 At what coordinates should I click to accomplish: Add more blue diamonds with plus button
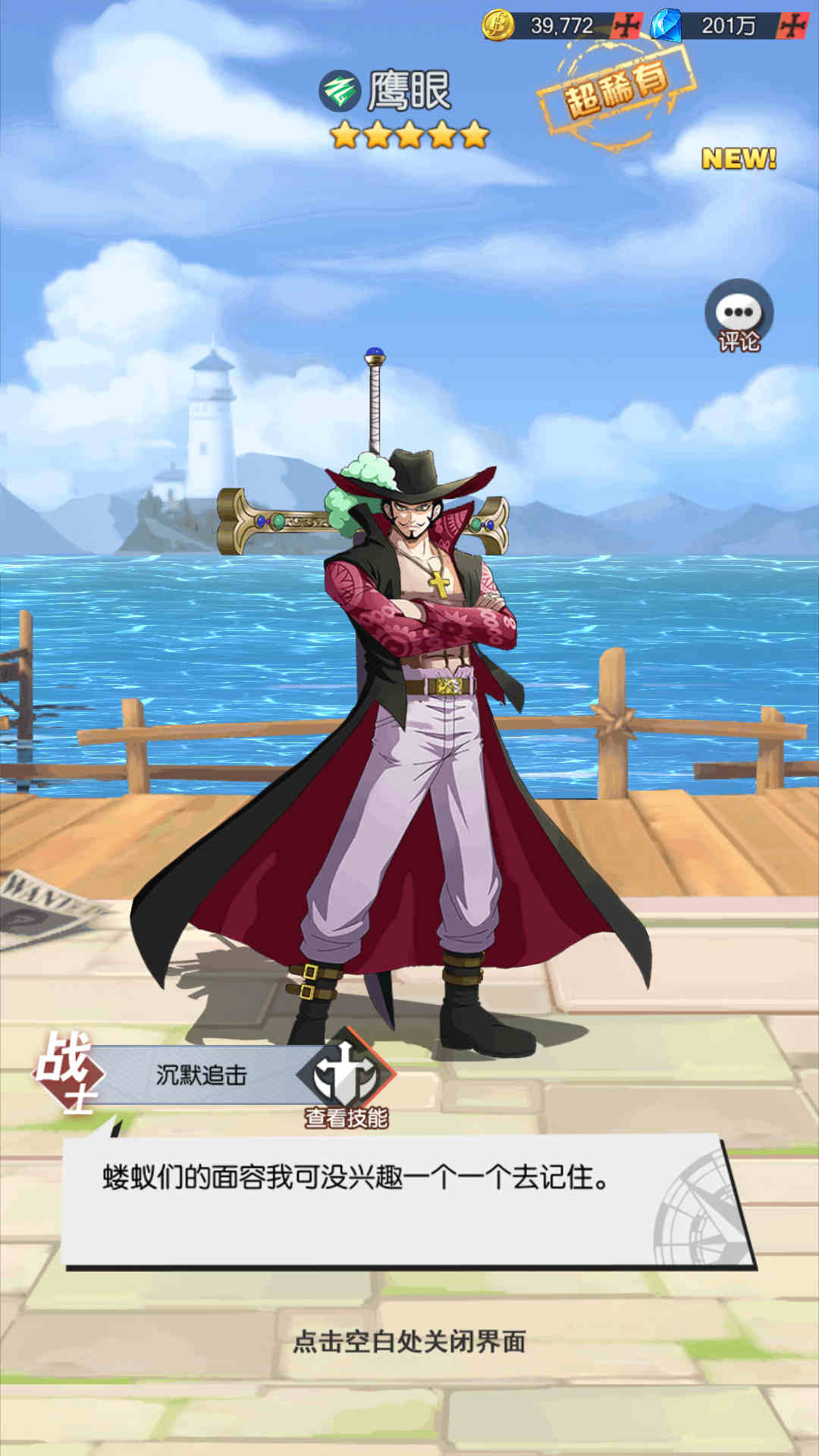792,26
